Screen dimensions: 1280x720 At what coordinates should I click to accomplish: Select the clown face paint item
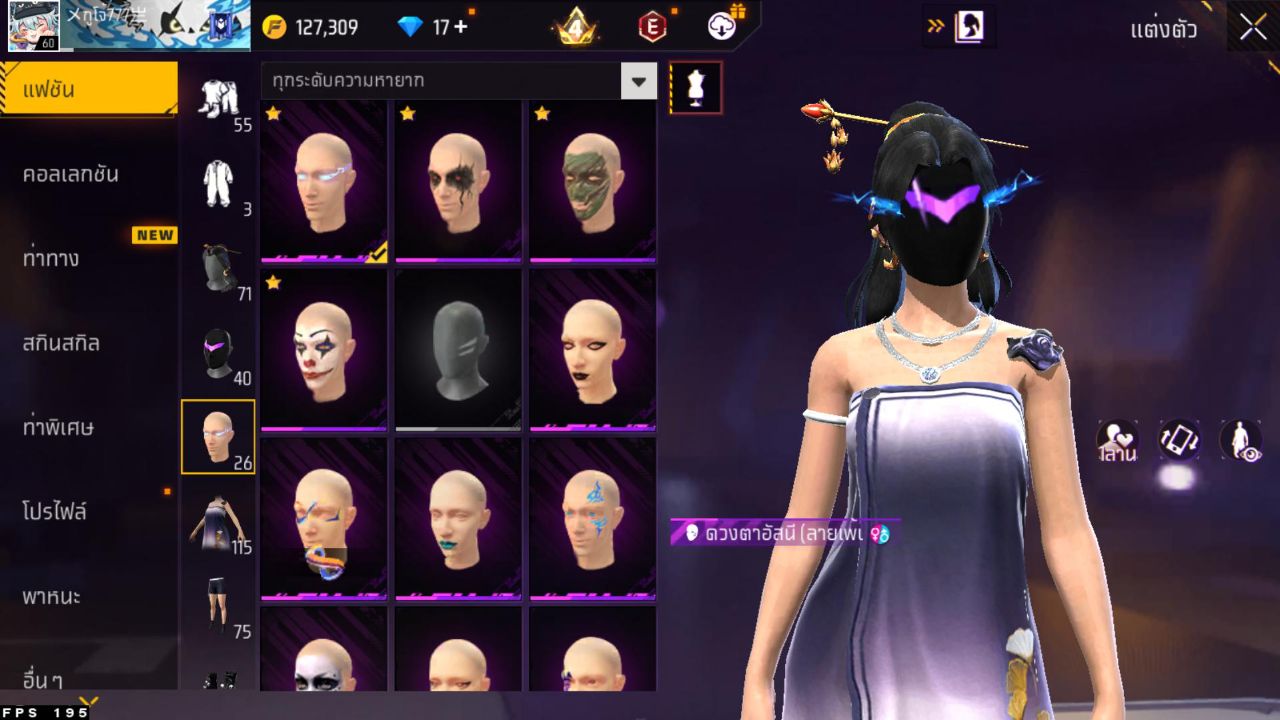coord(323,350)
